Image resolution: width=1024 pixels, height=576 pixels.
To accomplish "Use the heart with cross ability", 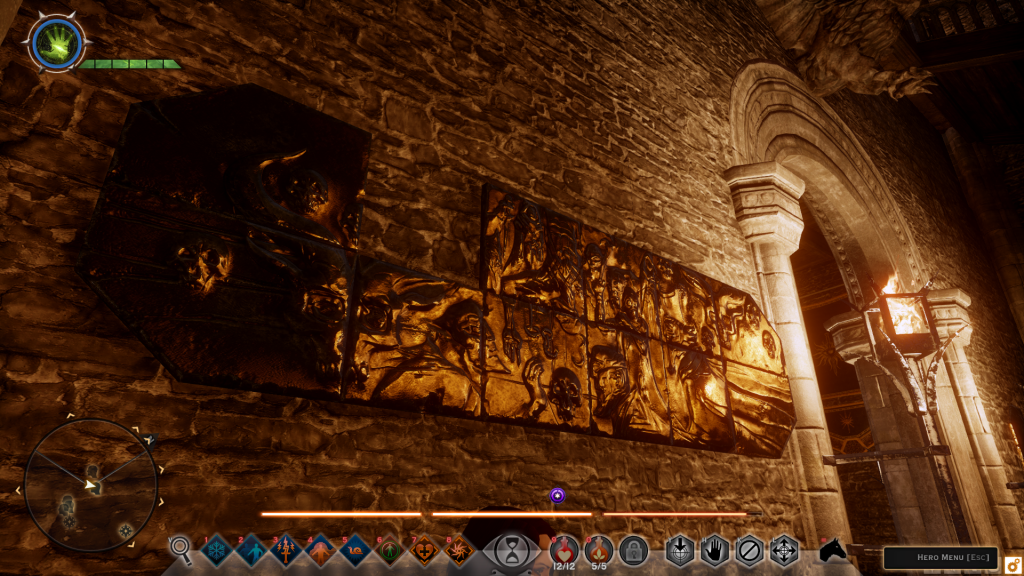I will pyautogui.click(x=424, y=550).
